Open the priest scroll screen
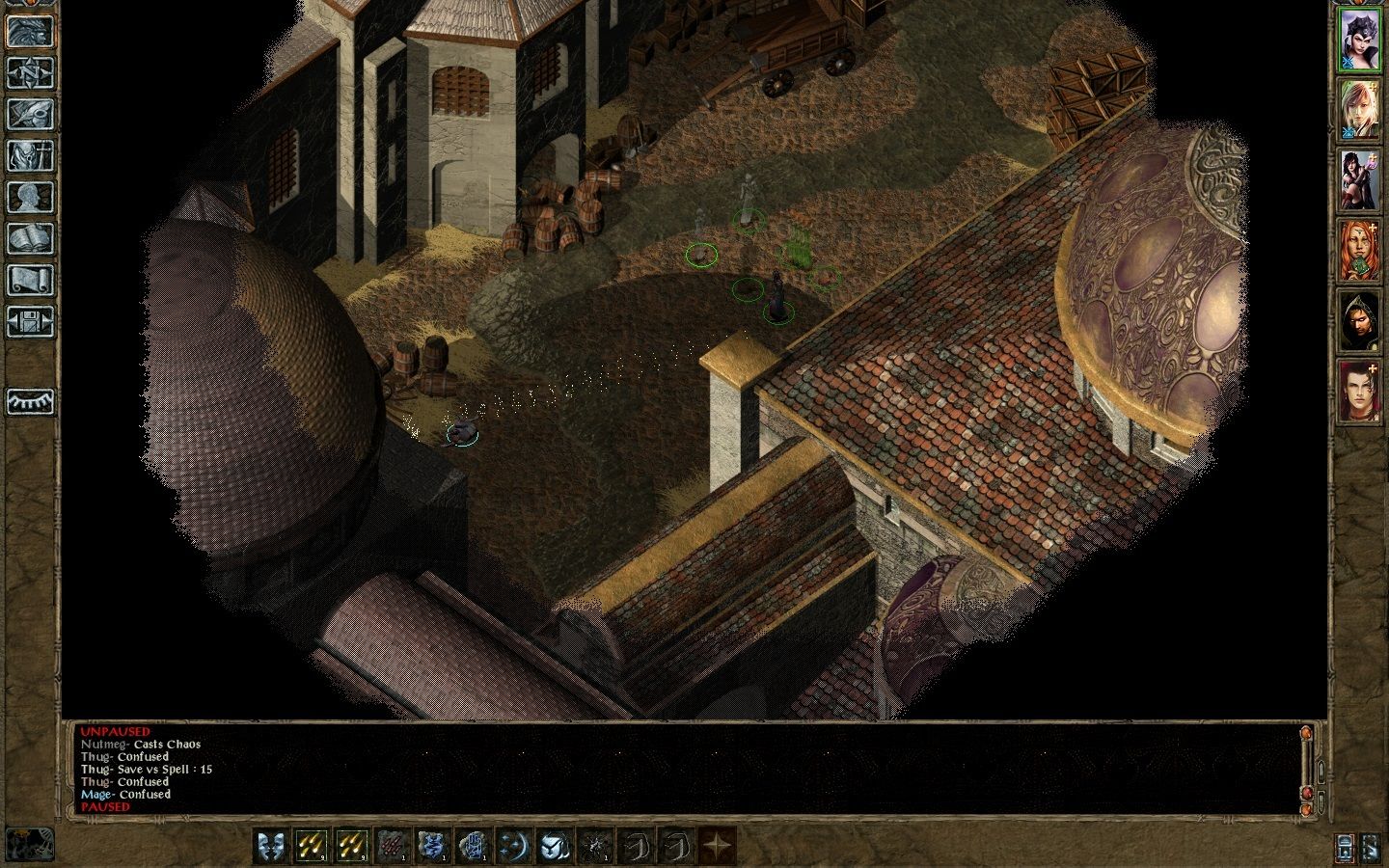The width and height of the screenshot is (1389, 868). point(30,280)
